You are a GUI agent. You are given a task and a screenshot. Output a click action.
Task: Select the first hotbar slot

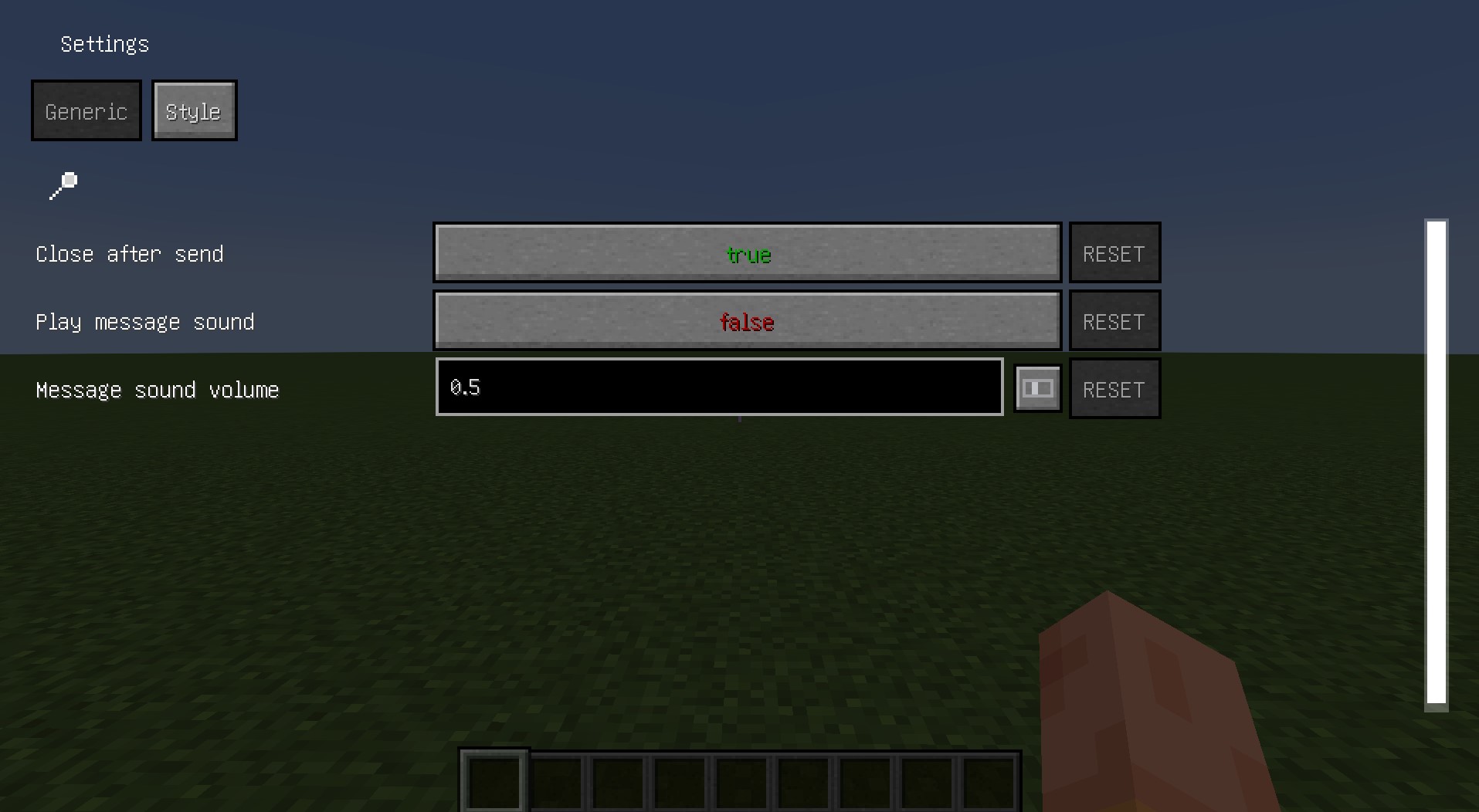tap(494, 781)
